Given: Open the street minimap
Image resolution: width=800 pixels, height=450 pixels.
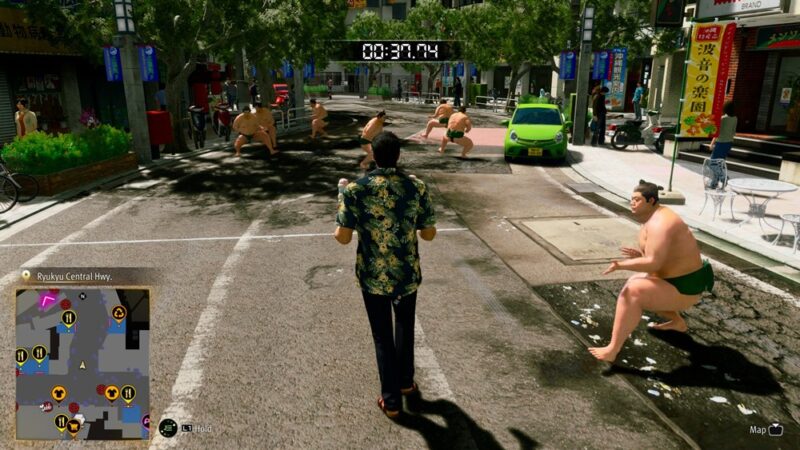Looking at the screenshot, I should click(x=82, y=363).
